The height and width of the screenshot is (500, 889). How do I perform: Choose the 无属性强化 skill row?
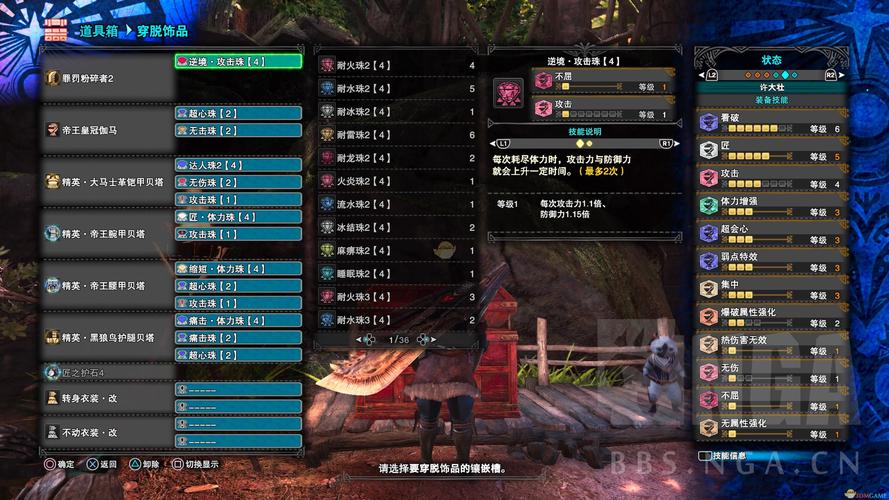click(771, 429)
